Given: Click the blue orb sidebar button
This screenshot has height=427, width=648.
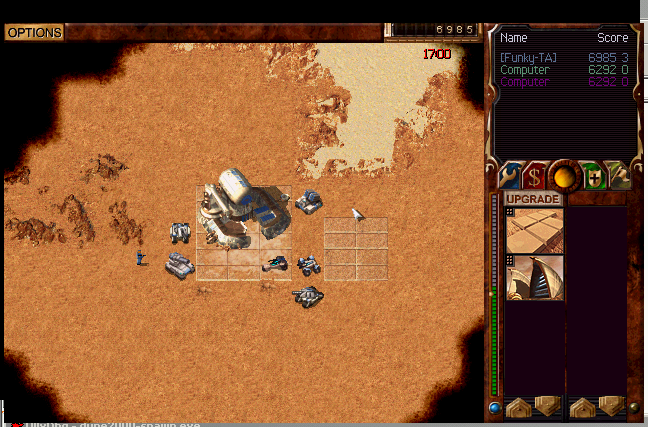Looking at the screenshot, I should pyautogui.click(x=495, y=408).
